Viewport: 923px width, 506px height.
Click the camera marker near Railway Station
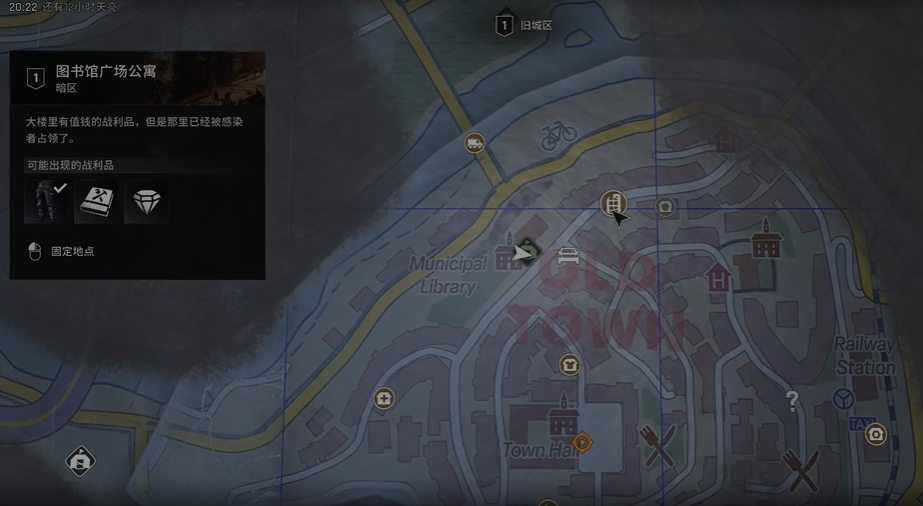point(876,434)
